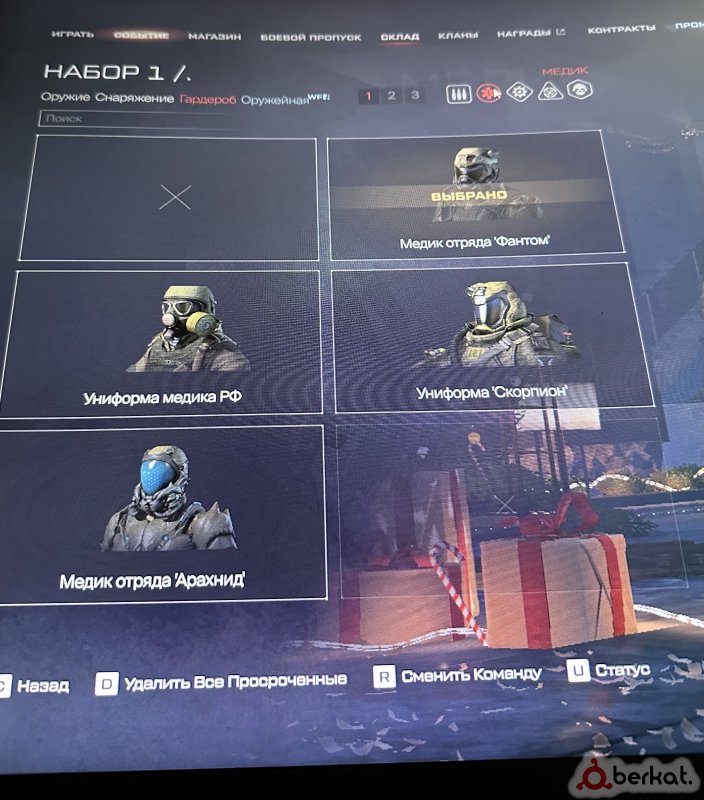
Task: Switch to the Снаряжение tab
Action: (x=135, y=98)
